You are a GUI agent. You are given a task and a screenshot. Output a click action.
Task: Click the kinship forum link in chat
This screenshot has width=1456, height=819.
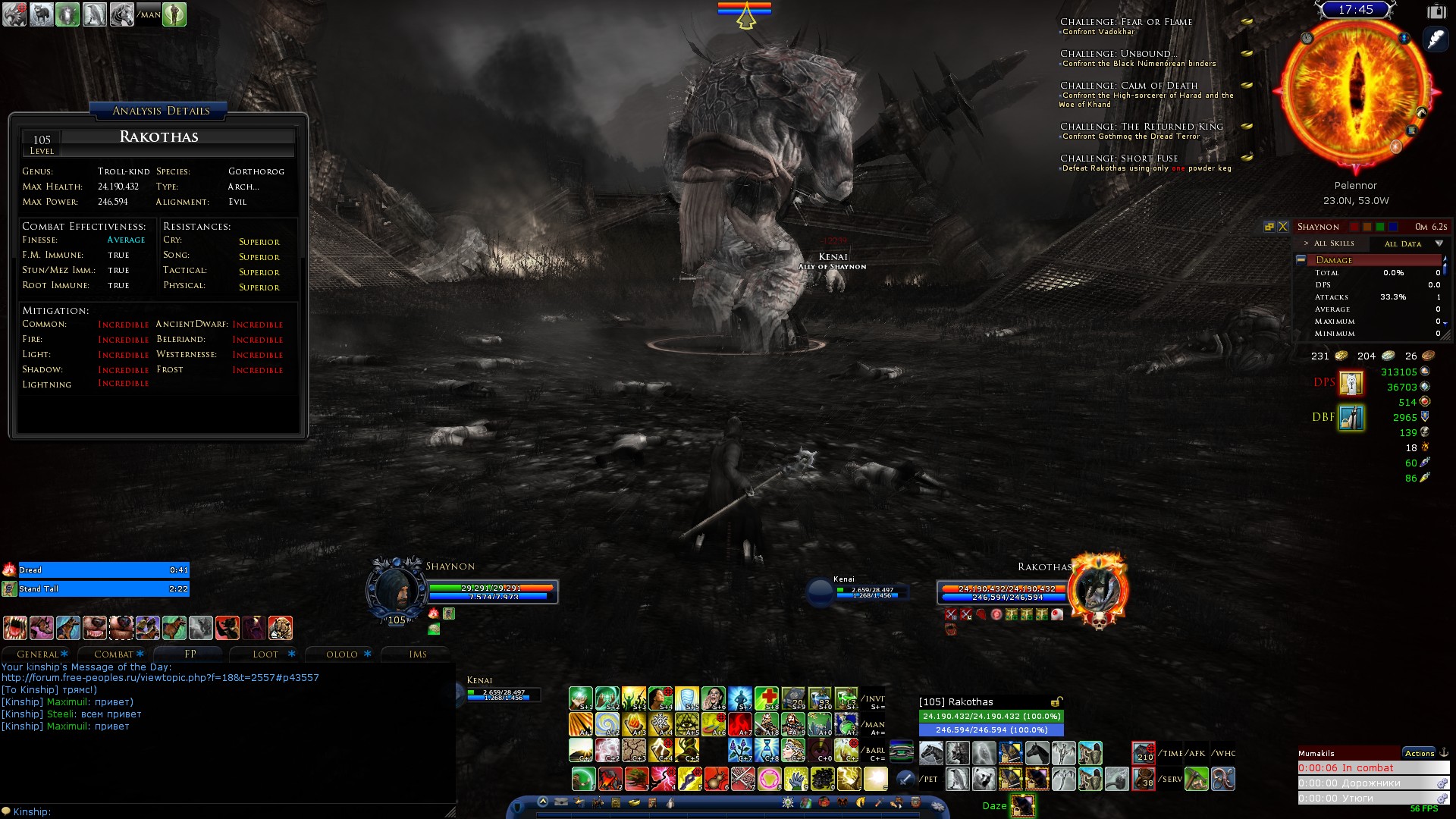tap(160, 677)
